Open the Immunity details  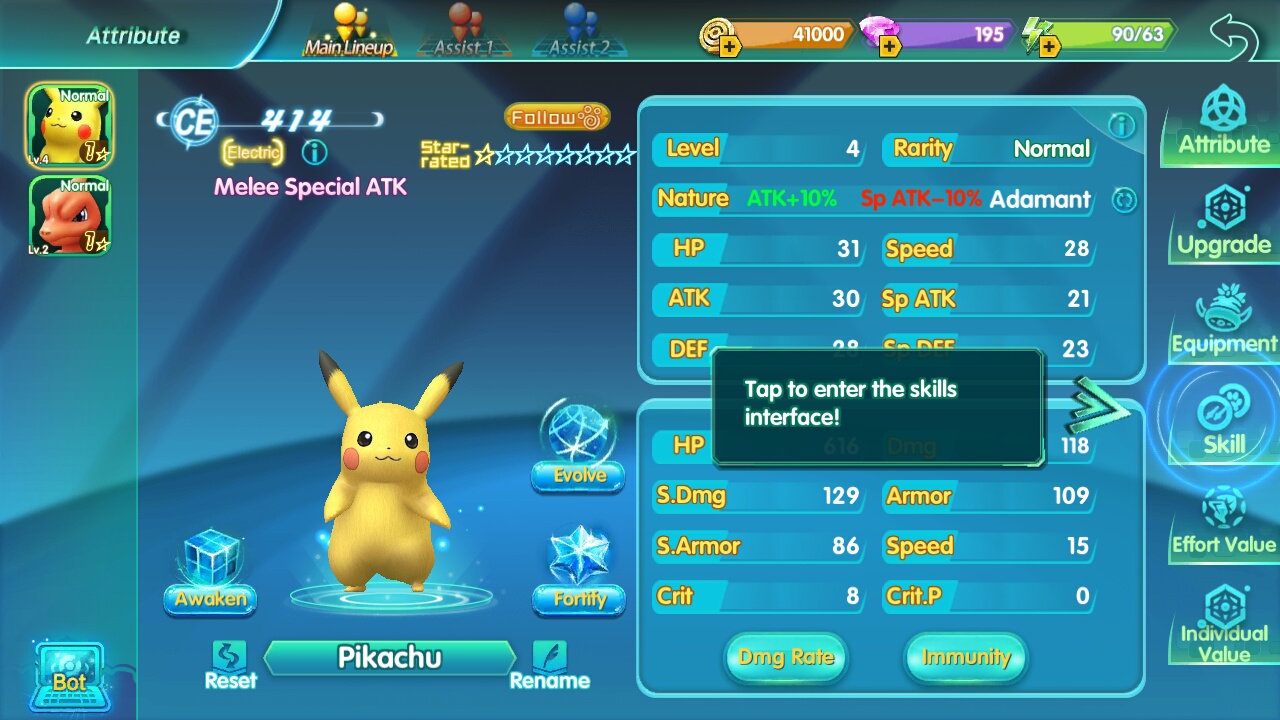(965, 657)
